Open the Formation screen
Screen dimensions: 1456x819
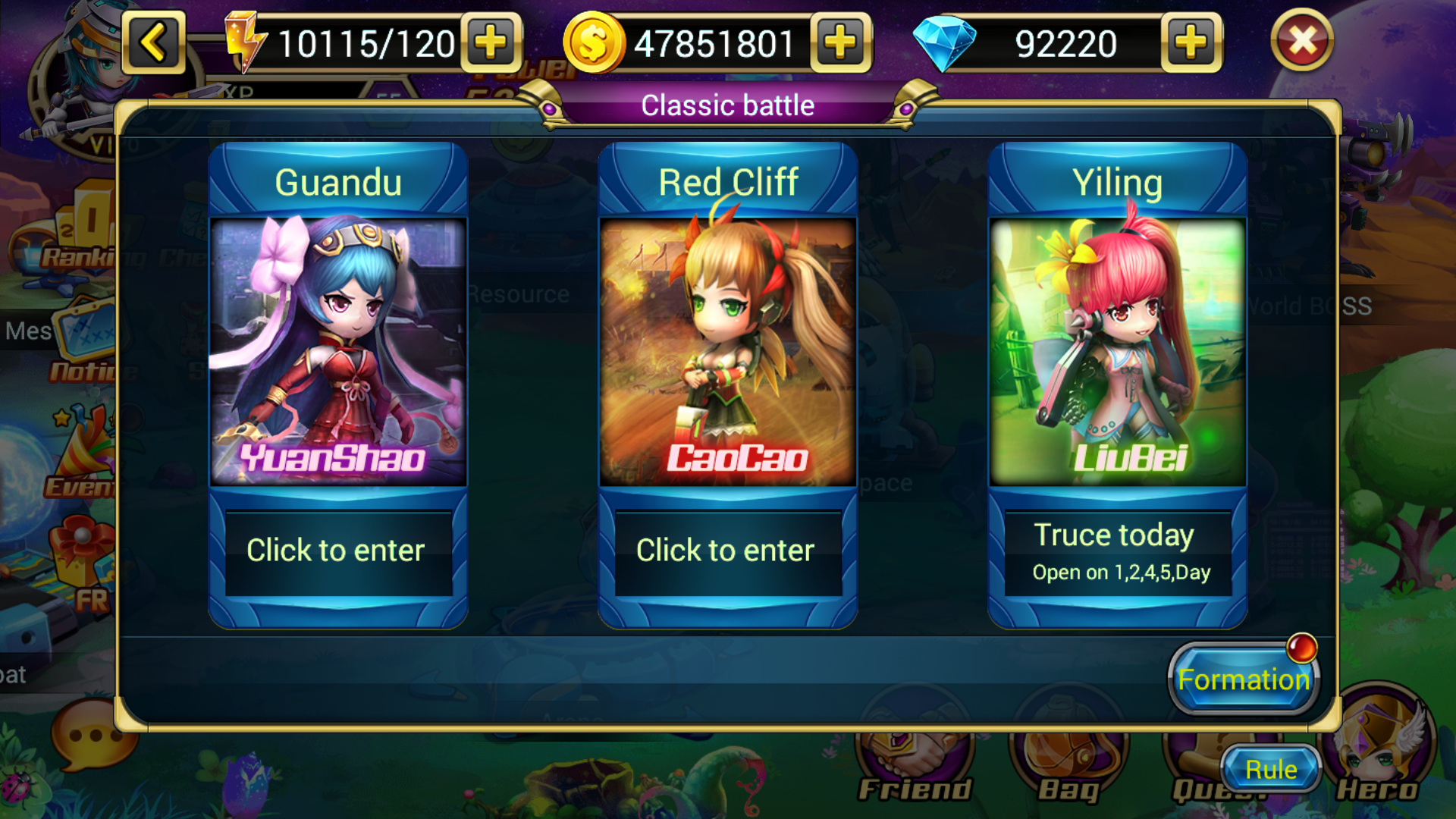pos(1244,679)
